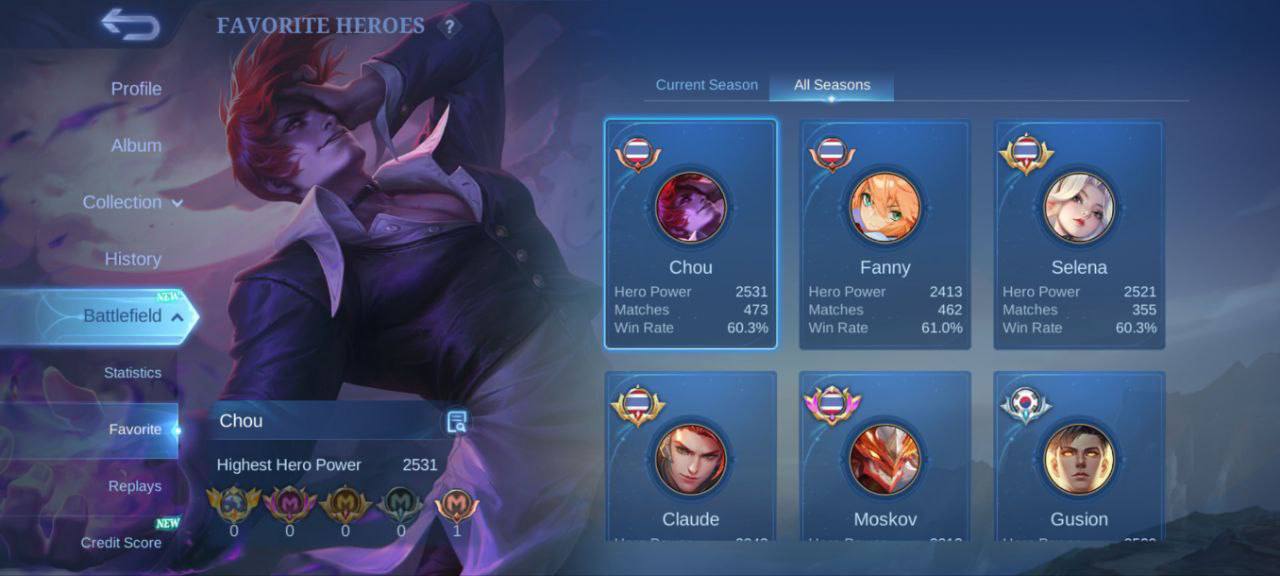1280x576 pixels.
Task: Pick the Gusion hero card
Action: [1079, 458]
